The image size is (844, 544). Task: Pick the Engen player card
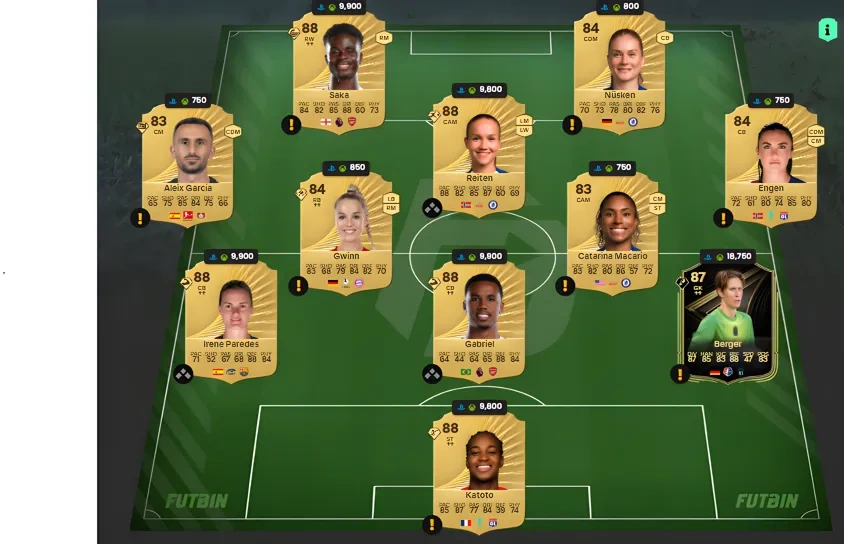click(770, 160)
